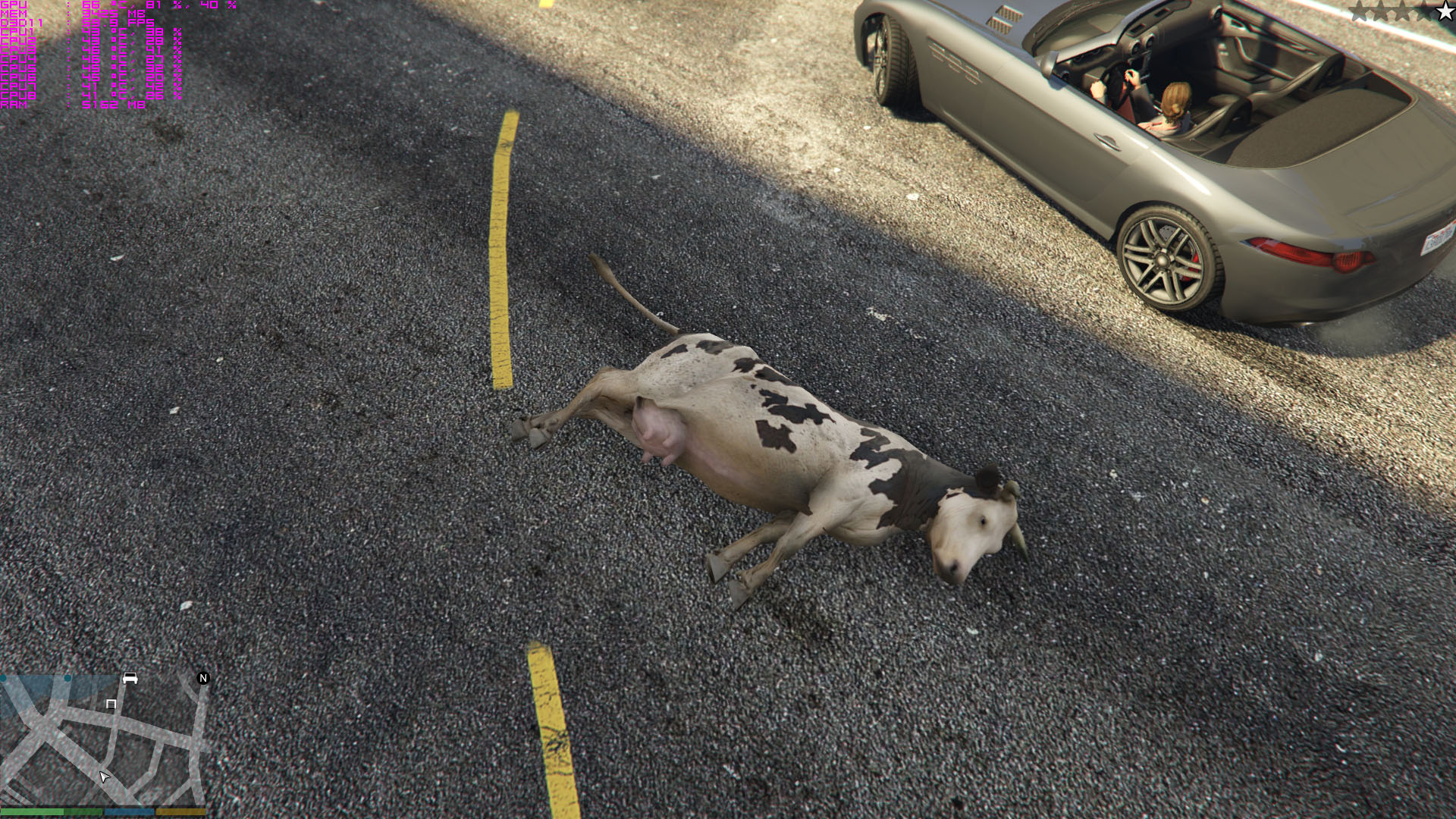Image resolution: width=1456 pixels, height=819 pixels.
Task: Select the small square blip on minimap
Action: coord(111,704)
